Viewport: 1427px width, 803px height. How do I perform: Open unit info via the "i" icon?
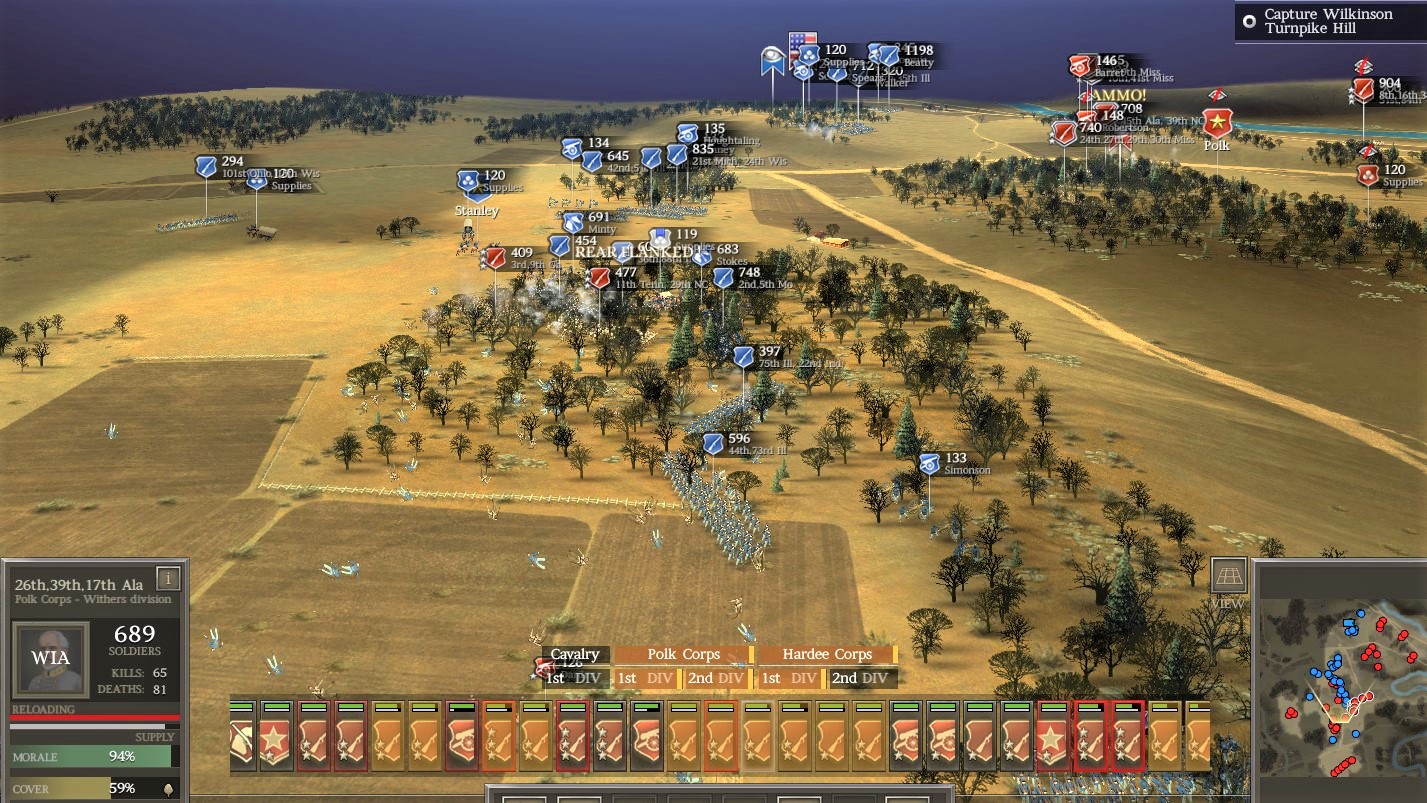point(168,577)
